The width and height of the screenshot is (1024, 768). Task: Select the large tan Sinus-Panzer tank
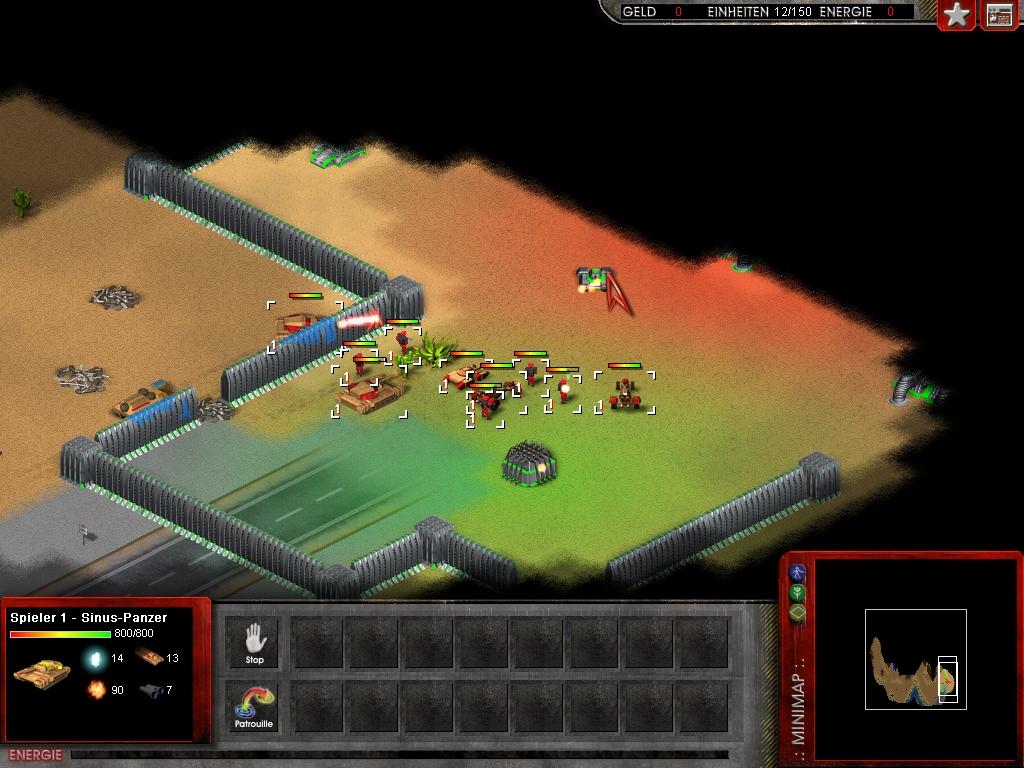(x=368, y=394)
